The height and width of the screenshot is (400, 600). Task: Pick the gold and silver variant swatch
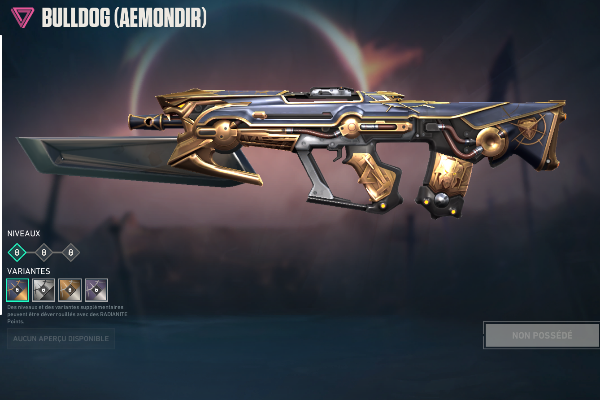click(70, 289)
